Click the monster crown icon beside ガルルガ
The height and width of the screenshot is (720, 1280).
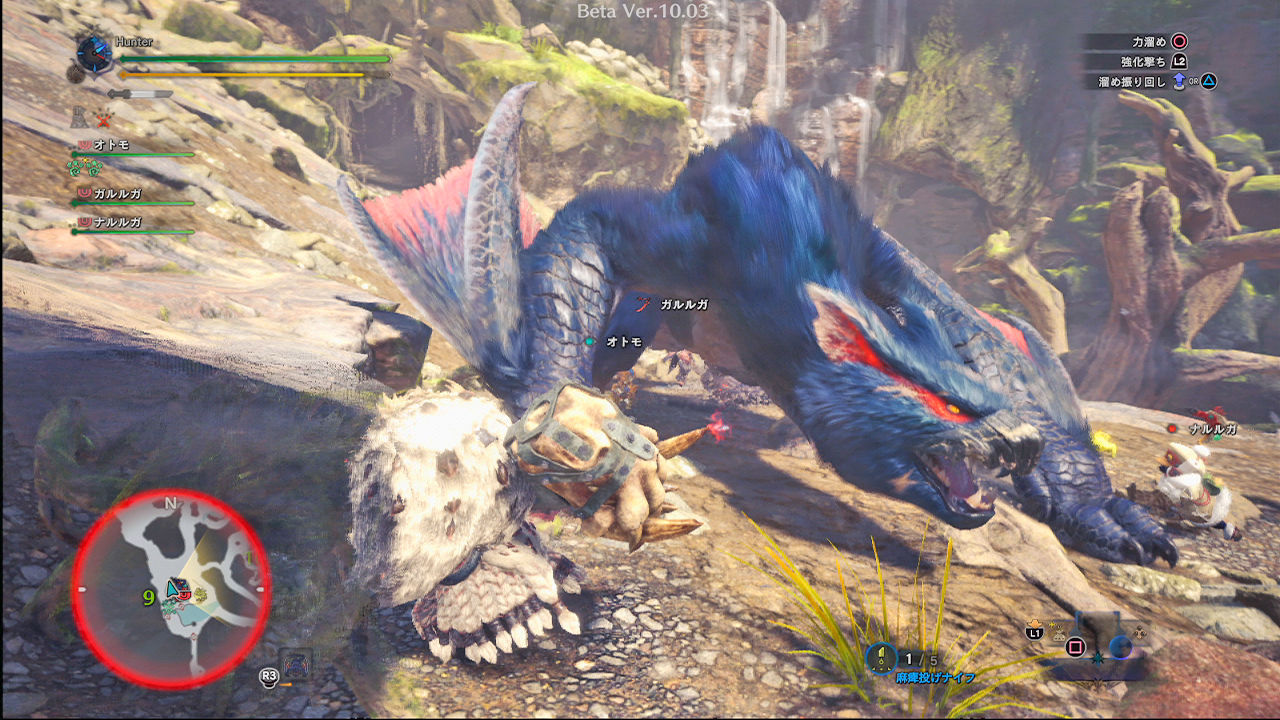[85, 193]
